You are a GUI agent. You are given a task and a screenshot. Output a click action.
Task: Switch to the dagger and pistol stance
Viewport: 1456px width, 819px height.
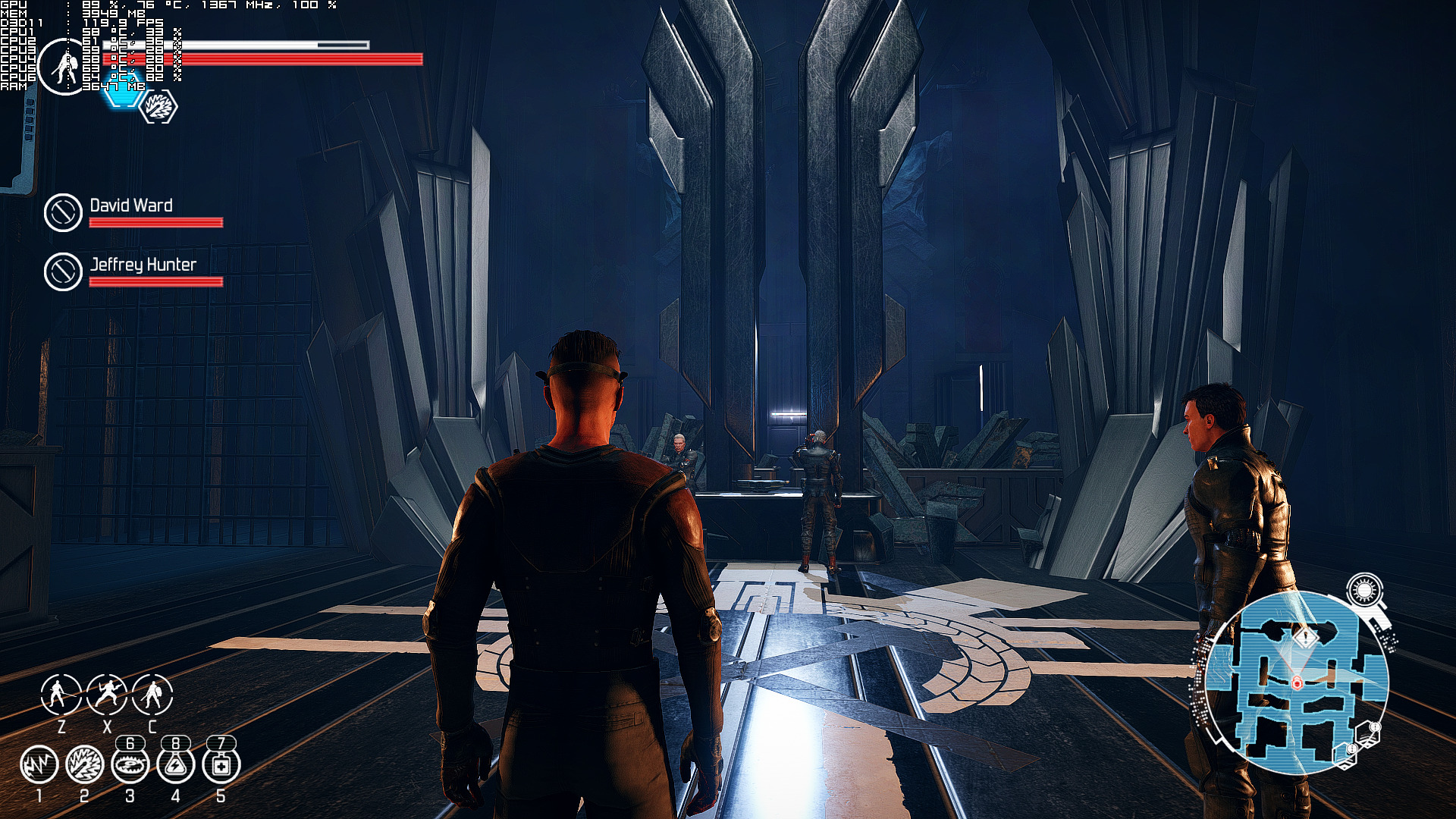pyautogui.click(x=106, y=694)
